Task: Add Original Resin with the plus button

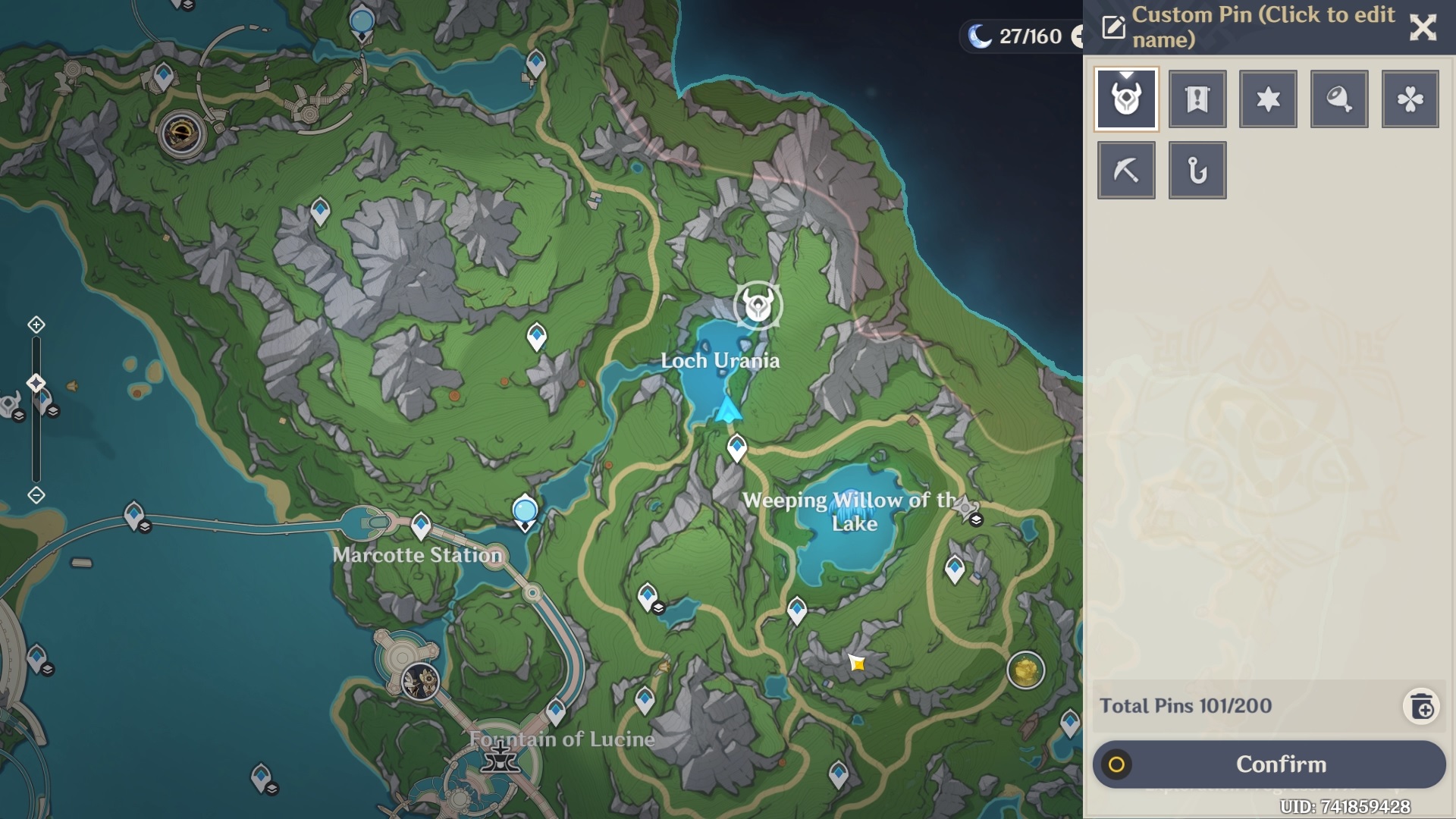Action: (x=1077, y=36)
